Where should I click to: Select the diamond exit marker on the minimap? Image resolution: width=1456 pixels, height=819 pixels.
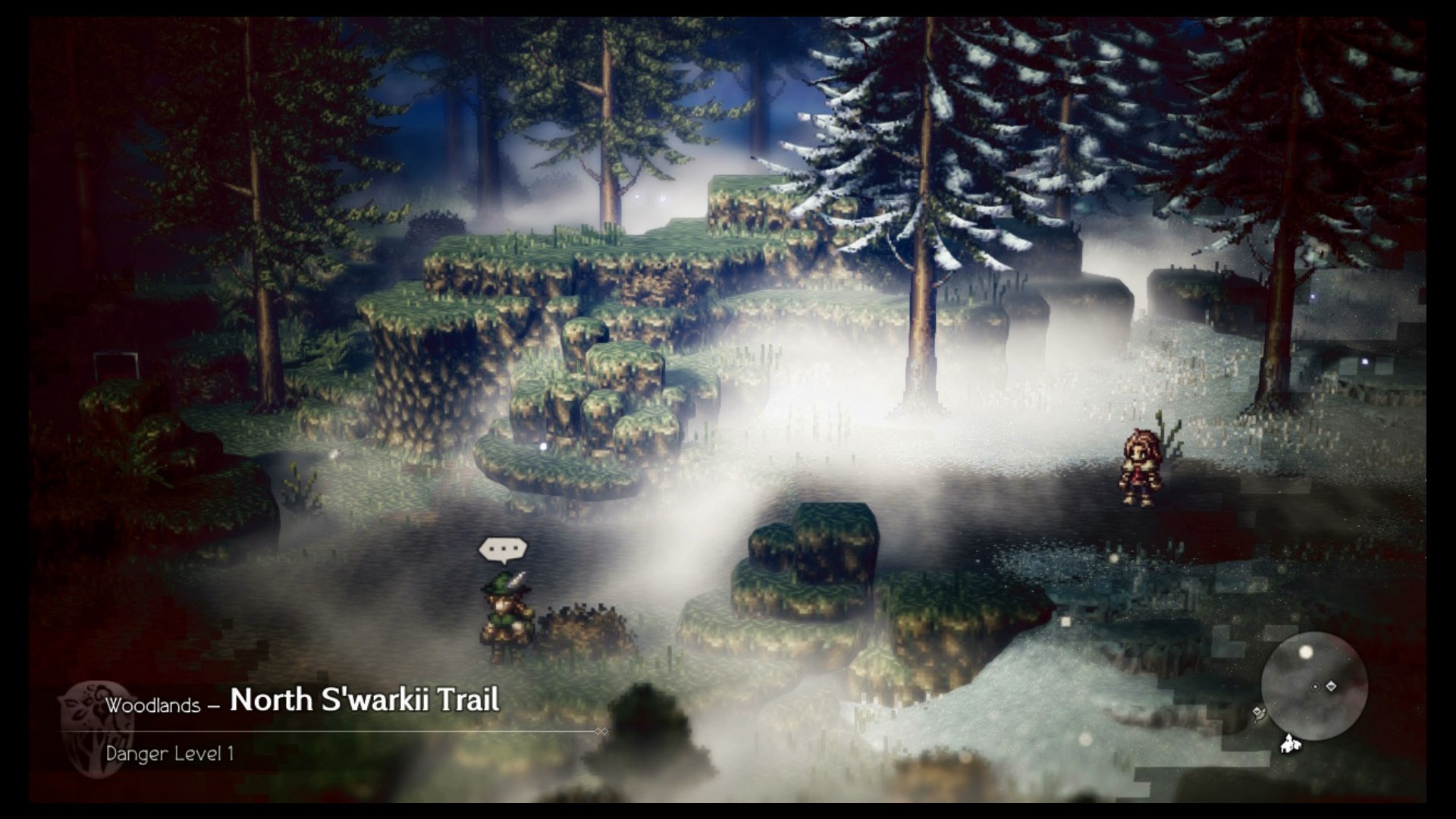[1332, 686]
